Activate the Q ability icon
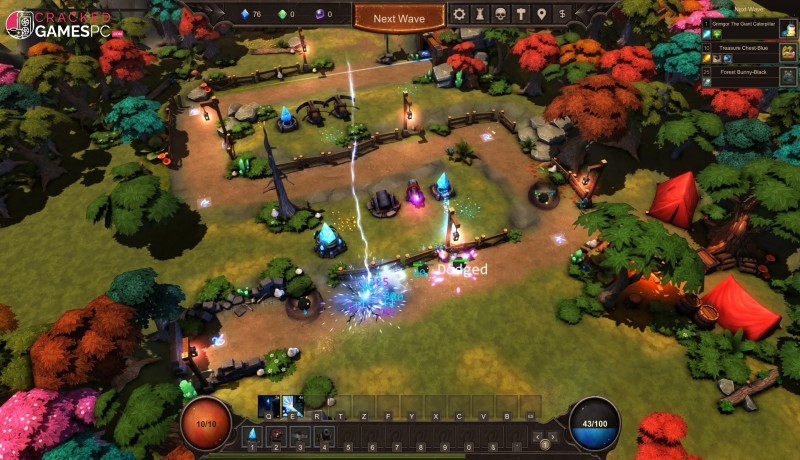 pyautogui.click(x=269, y=404)
